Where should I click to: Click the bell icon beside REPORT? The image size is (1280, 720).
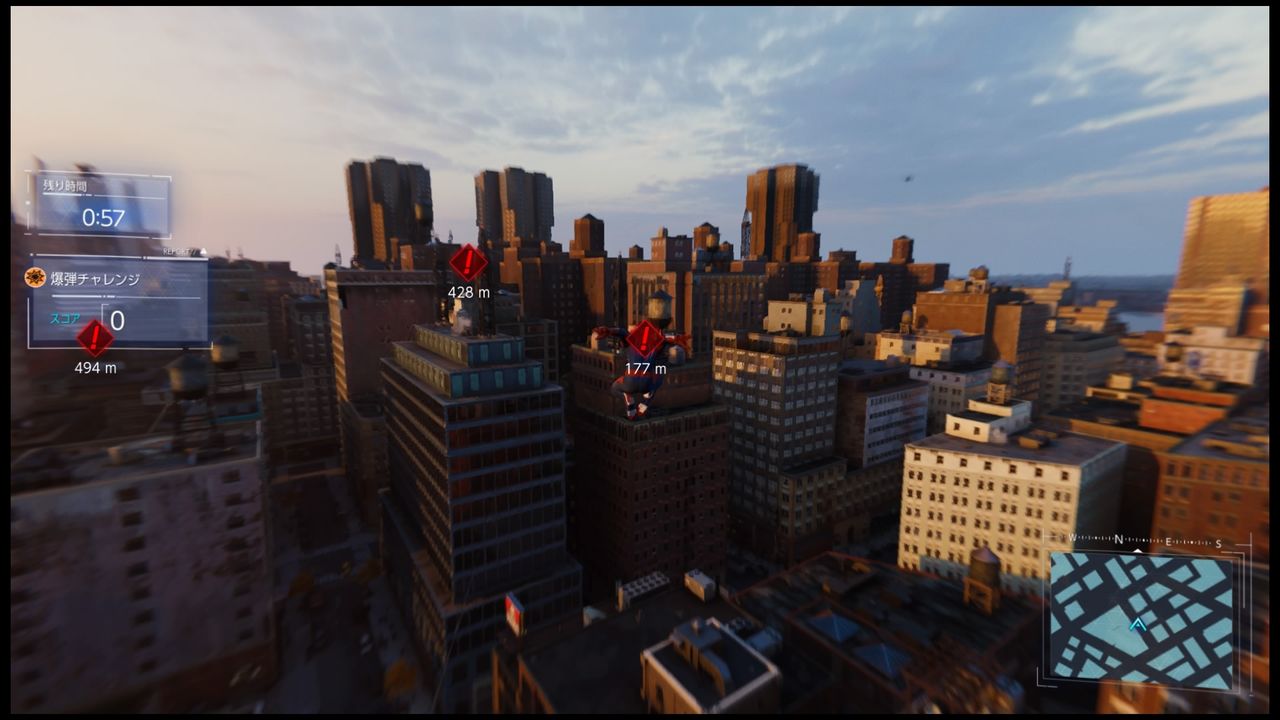coord(204,251)
